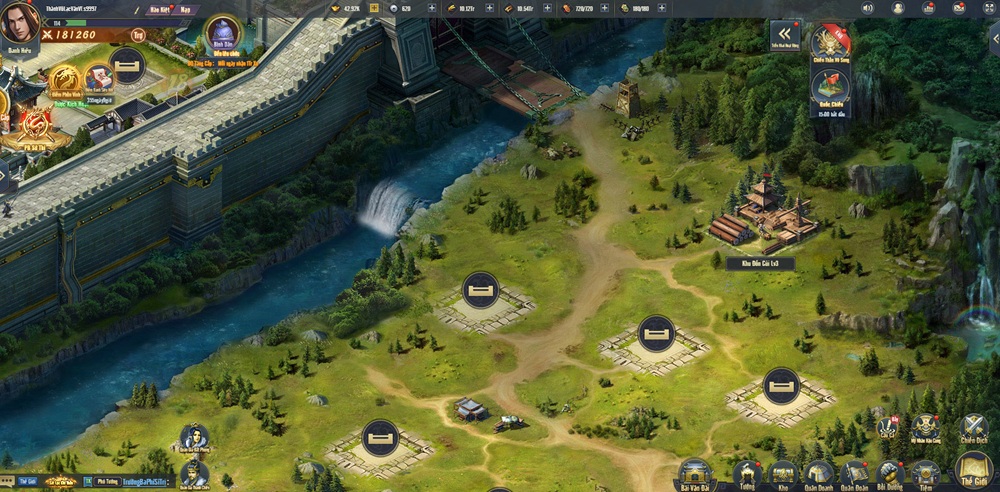Open the Hào Kiệt tab button
This screenshot has width=1000, height=492.
coord(159,8)
